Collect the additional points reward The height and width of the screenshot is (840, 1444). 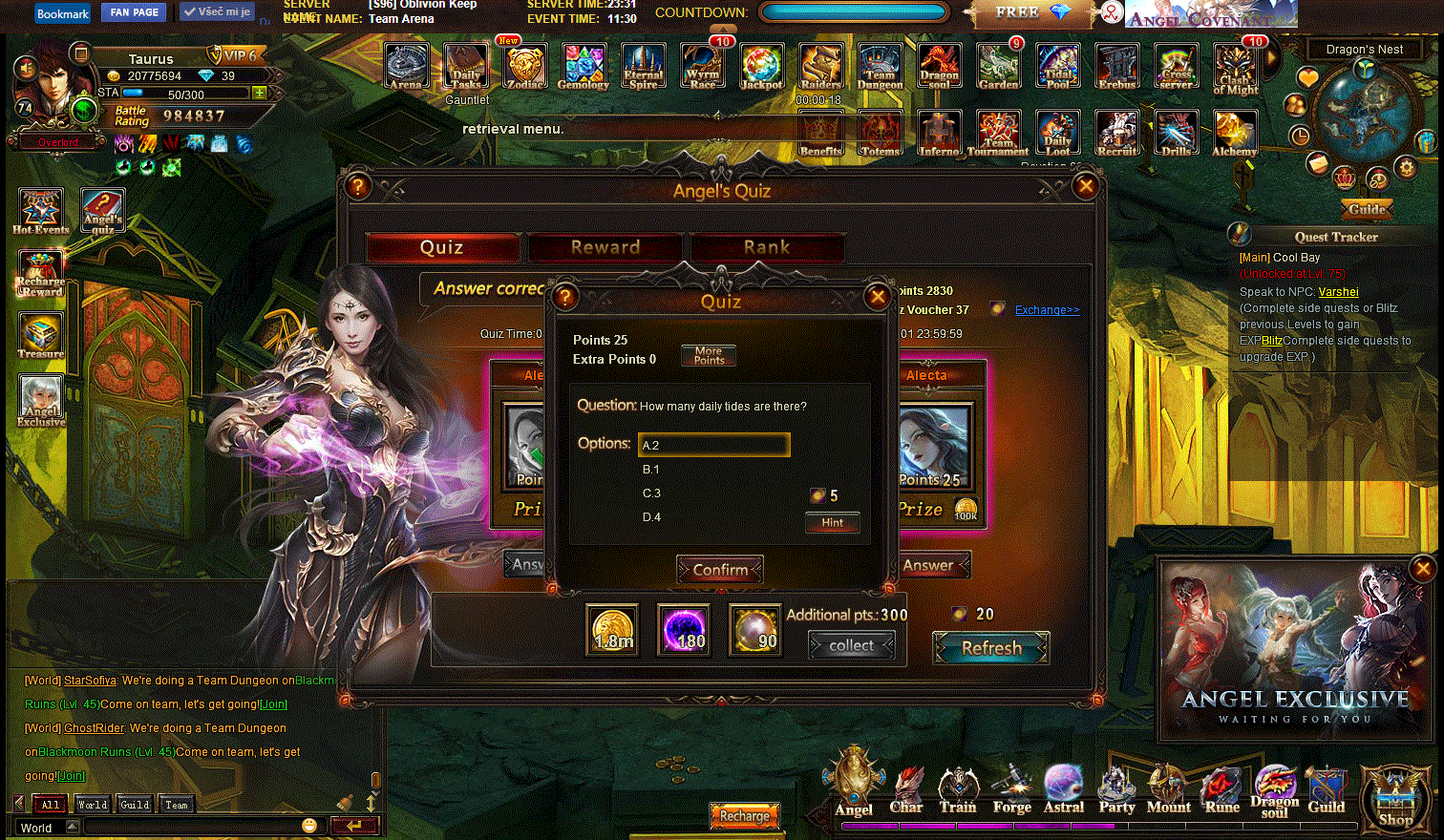851,646
